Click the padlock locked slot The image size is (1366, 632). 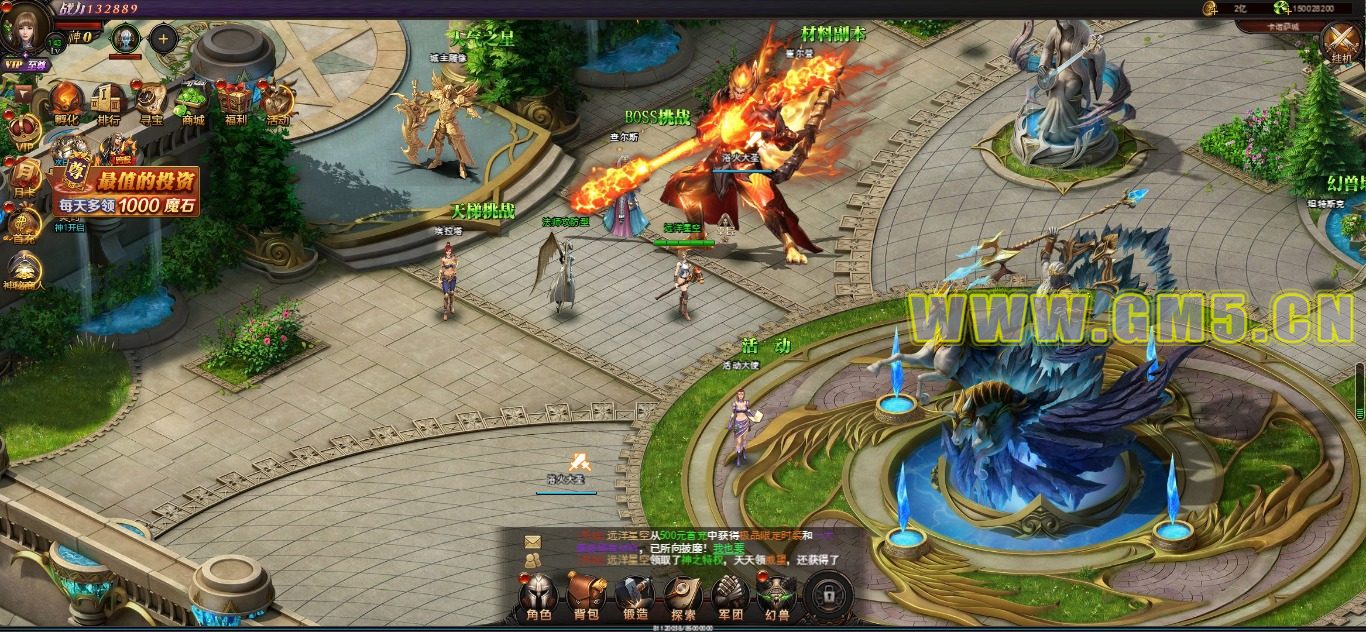tap(829, 596)
